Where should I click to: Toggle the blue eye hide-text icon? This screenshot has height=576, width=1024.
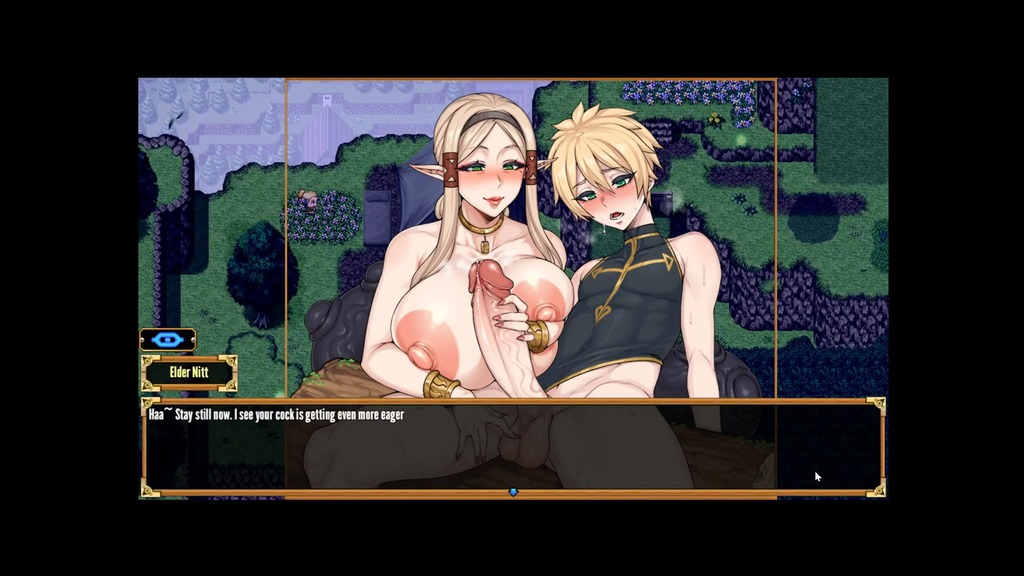coord(167,340)
